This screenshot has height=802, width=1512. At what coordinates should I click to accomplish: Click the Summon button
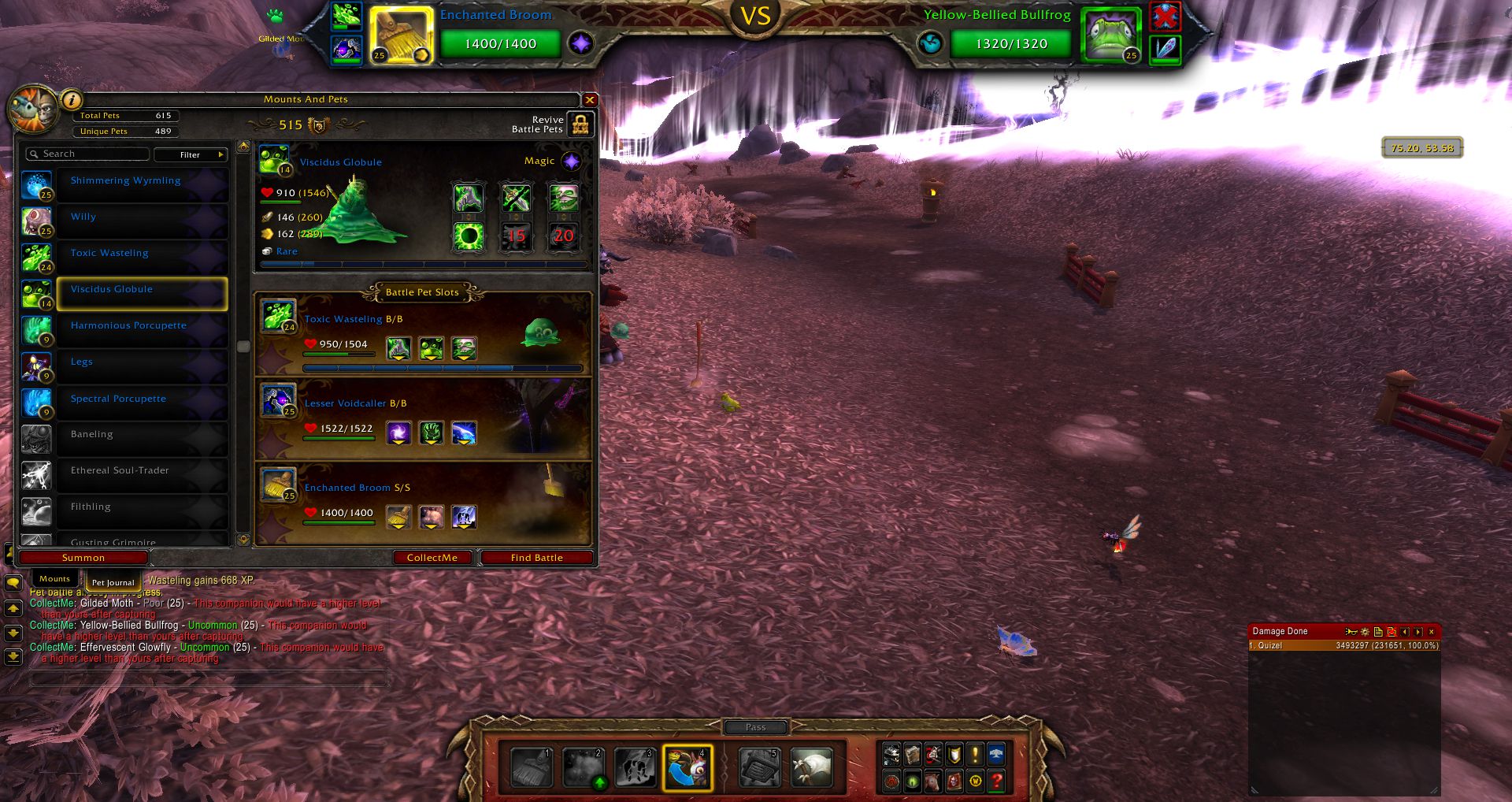[83, 558]
